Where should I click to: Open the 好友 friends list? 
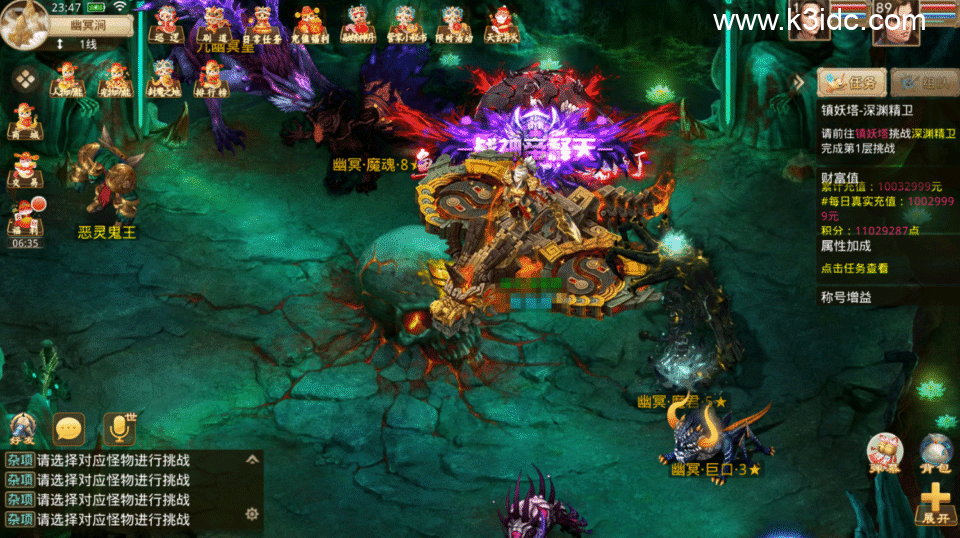[22, 428]
